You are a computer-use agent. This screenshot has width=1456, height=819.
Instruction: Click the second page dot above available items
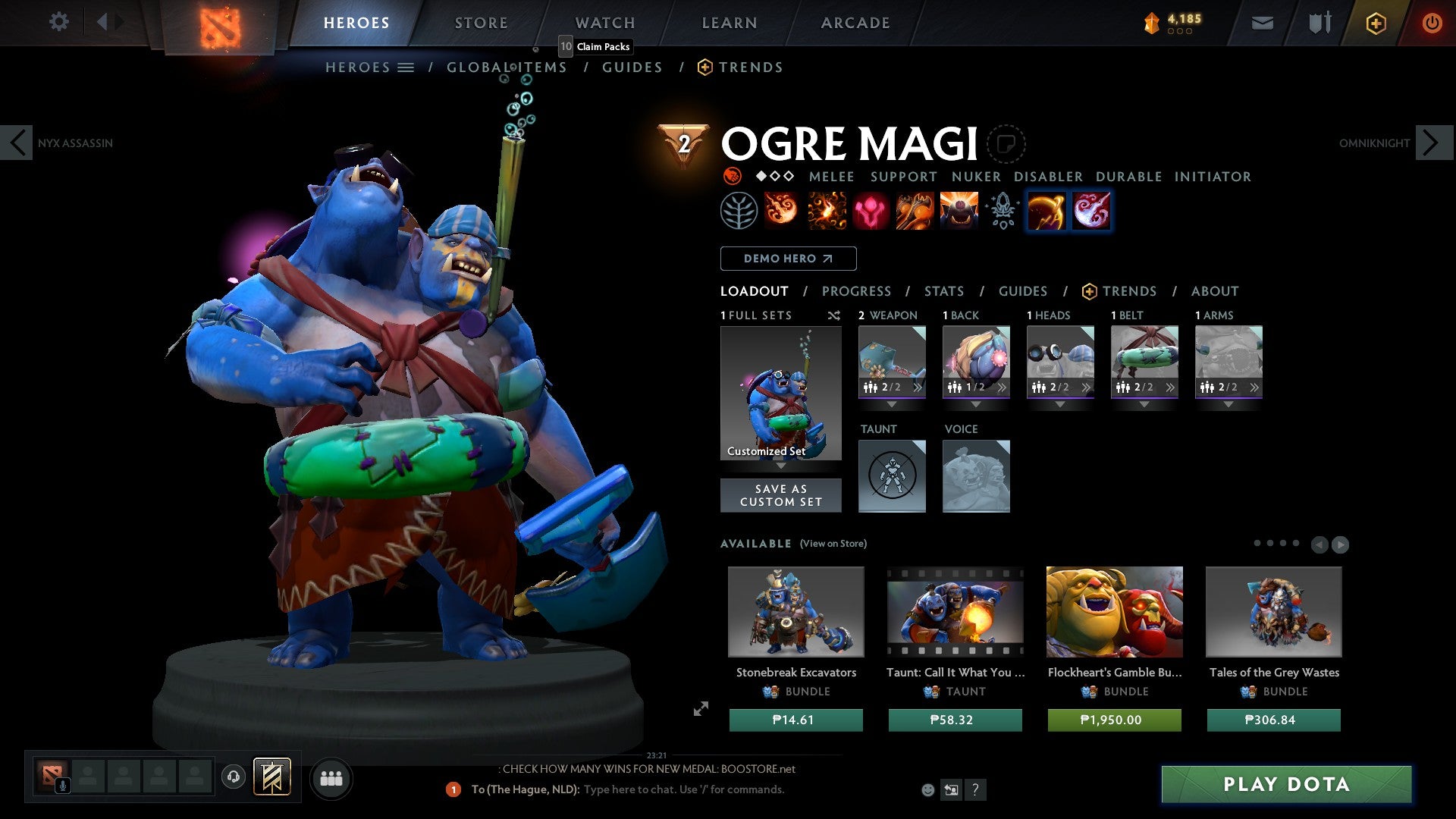(x=1270, y=543)
